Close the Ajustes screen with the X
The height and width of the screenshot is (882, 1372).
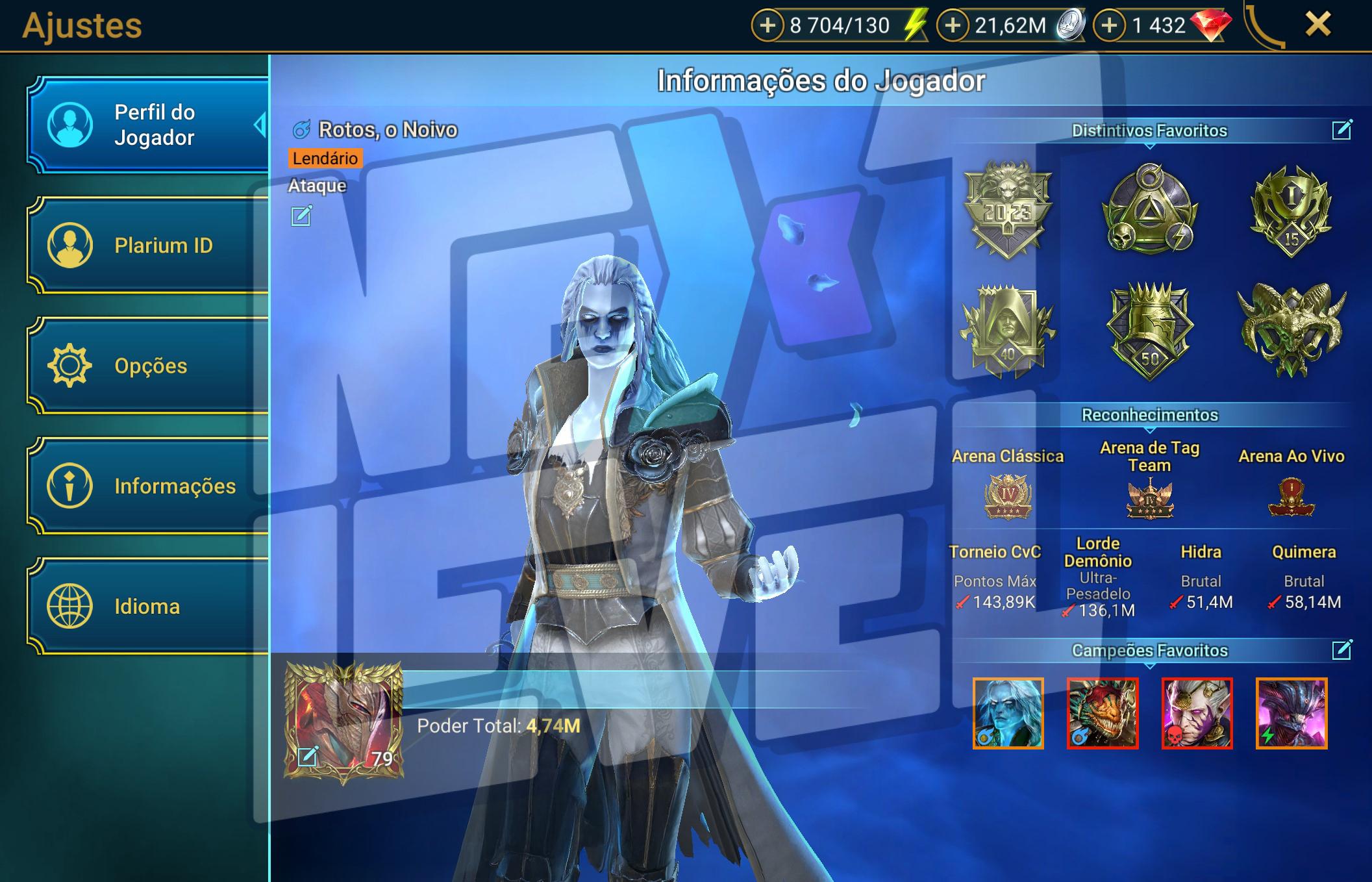(1317, 25)
